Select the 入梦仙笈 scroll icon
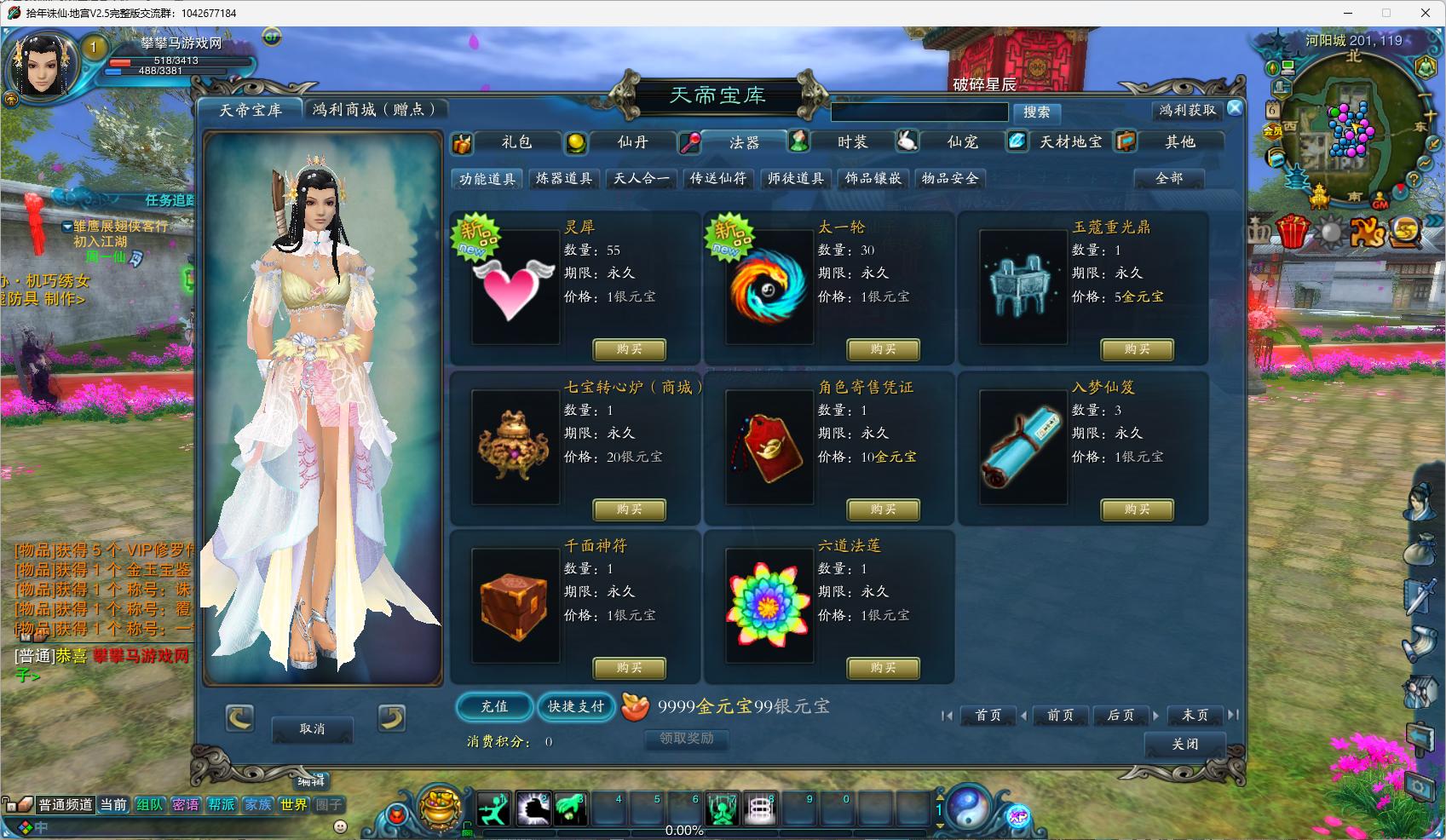 coord(1023,447)
